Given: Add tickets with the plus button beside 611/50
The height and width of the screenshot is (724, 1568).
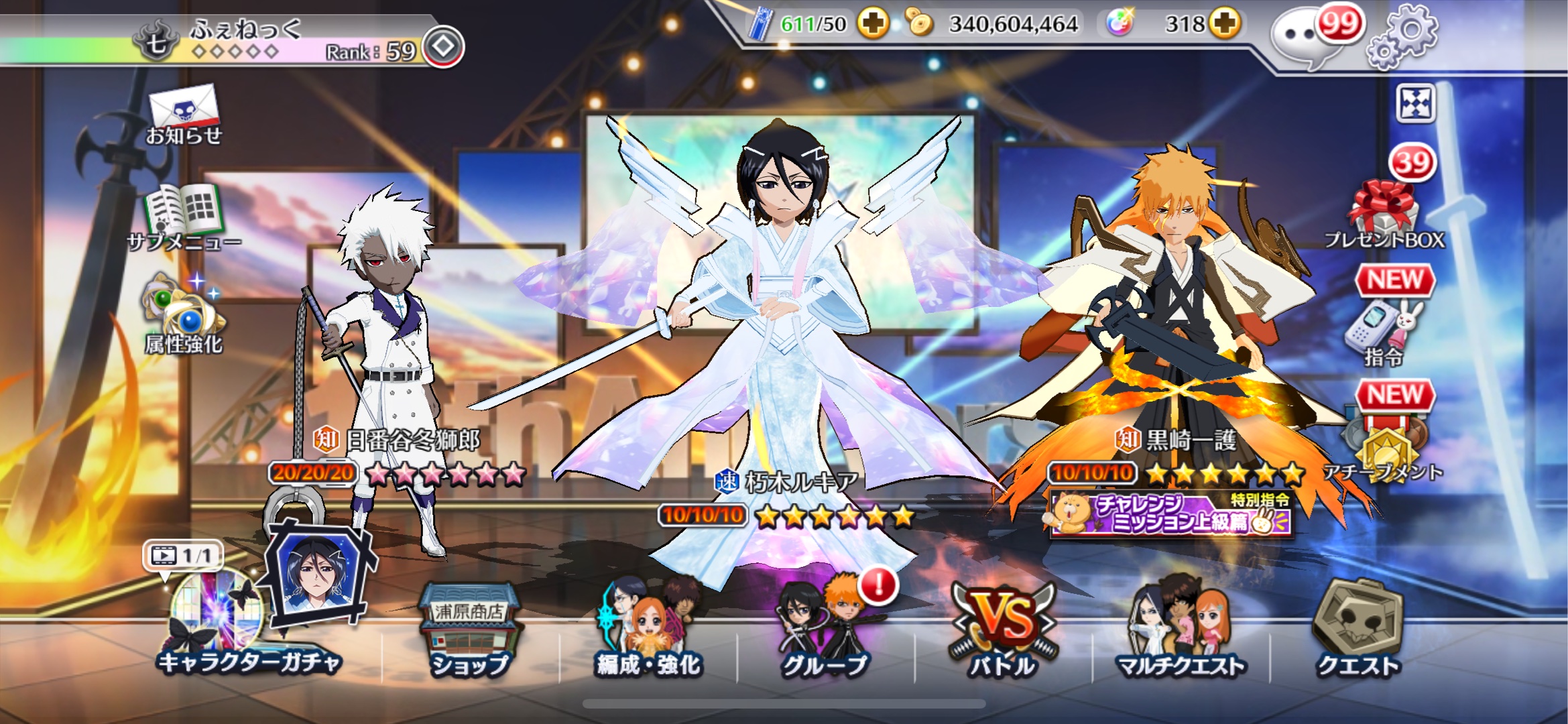Looking at the screenshot, I should tap(873, 24).
